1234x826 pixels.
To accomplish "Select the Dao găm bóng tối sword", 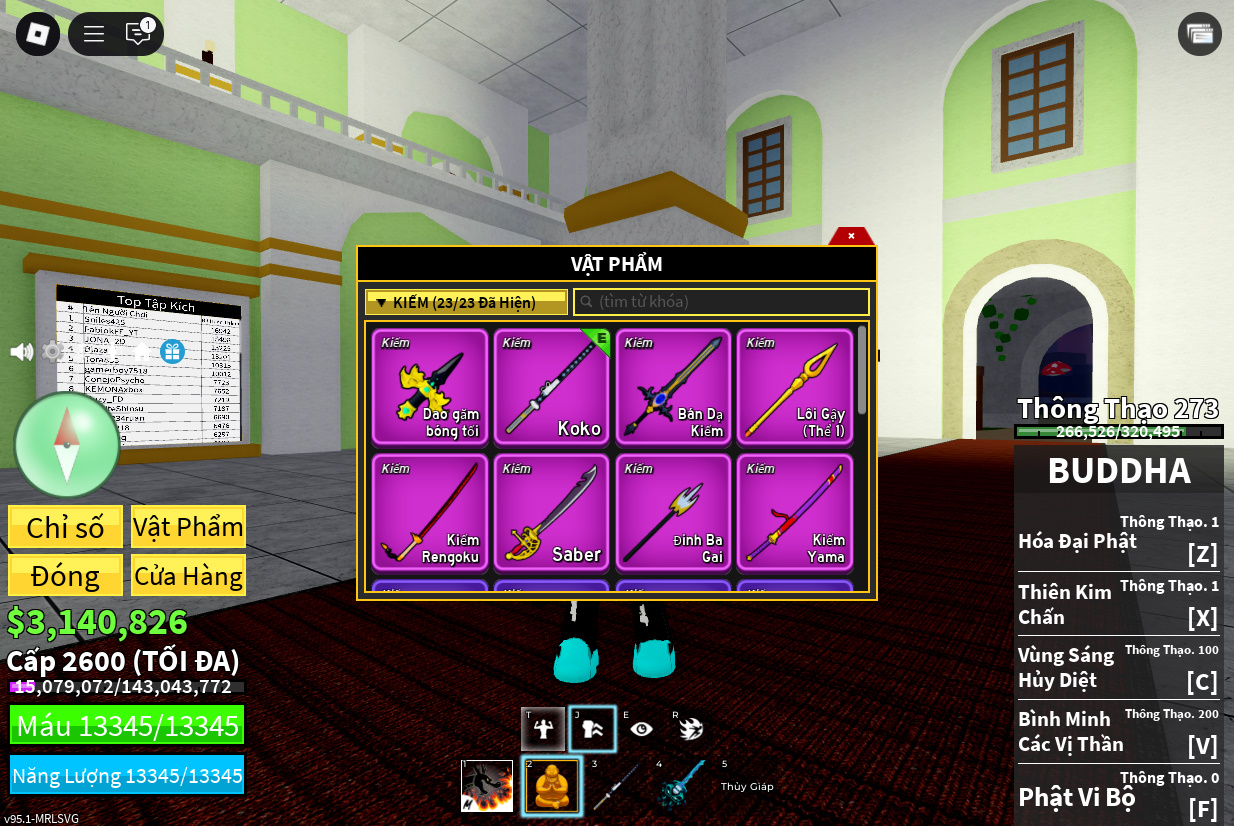I will pyautogui.click(x=430, y=386).
